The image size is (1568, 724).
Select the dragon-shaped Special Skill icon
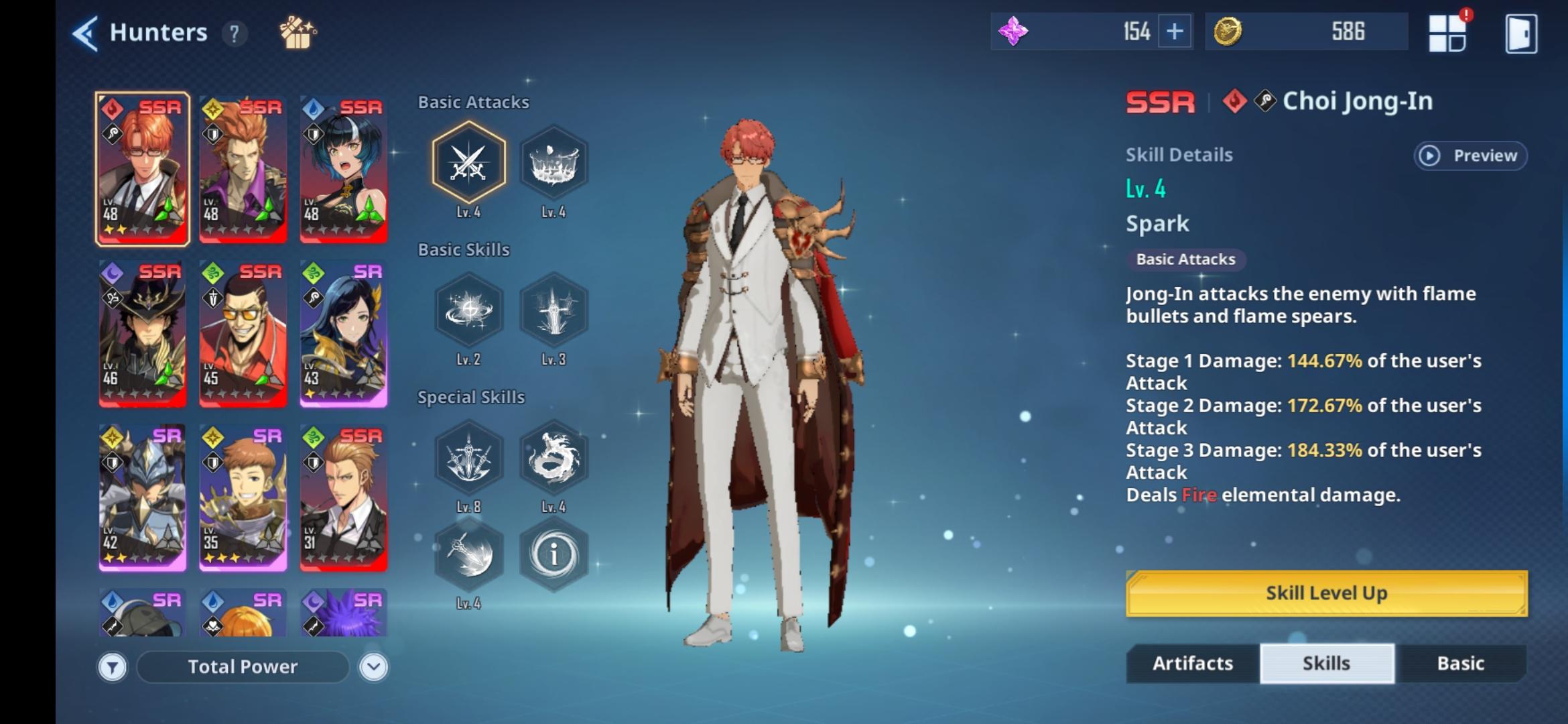[x=553, y=458]
